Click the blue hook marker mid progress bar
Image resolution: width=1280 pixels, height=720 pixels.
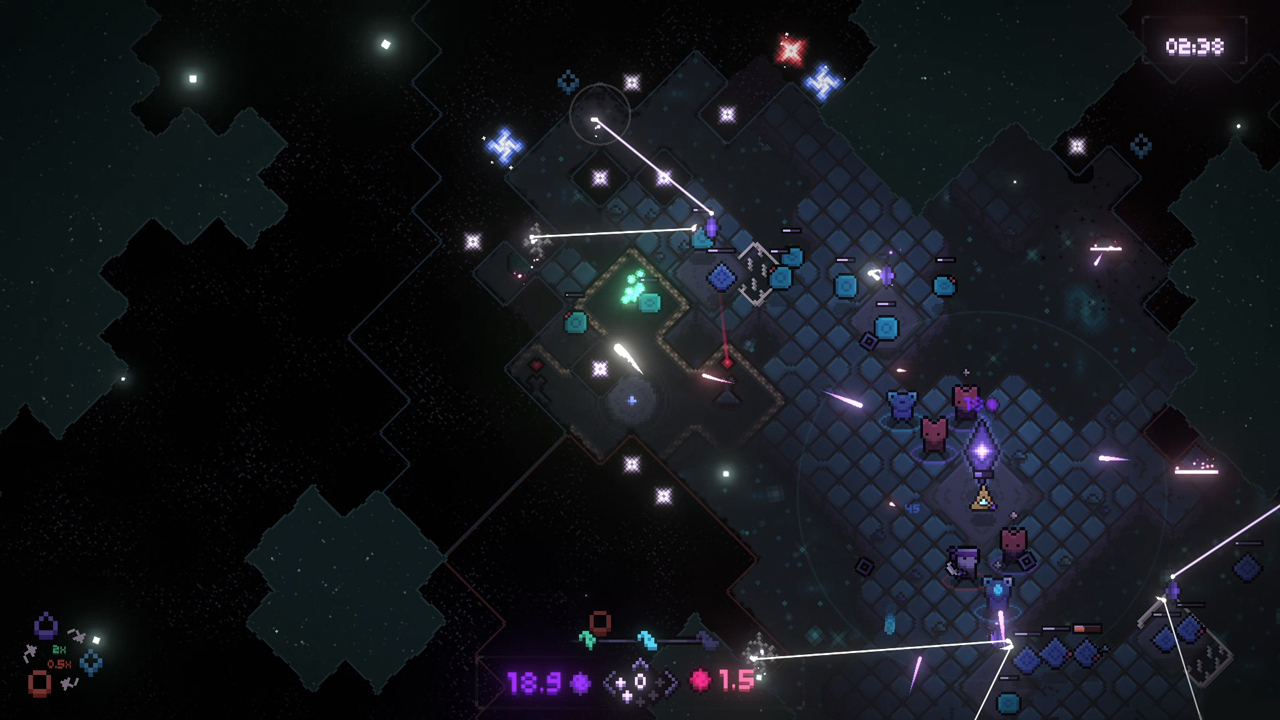647,639
